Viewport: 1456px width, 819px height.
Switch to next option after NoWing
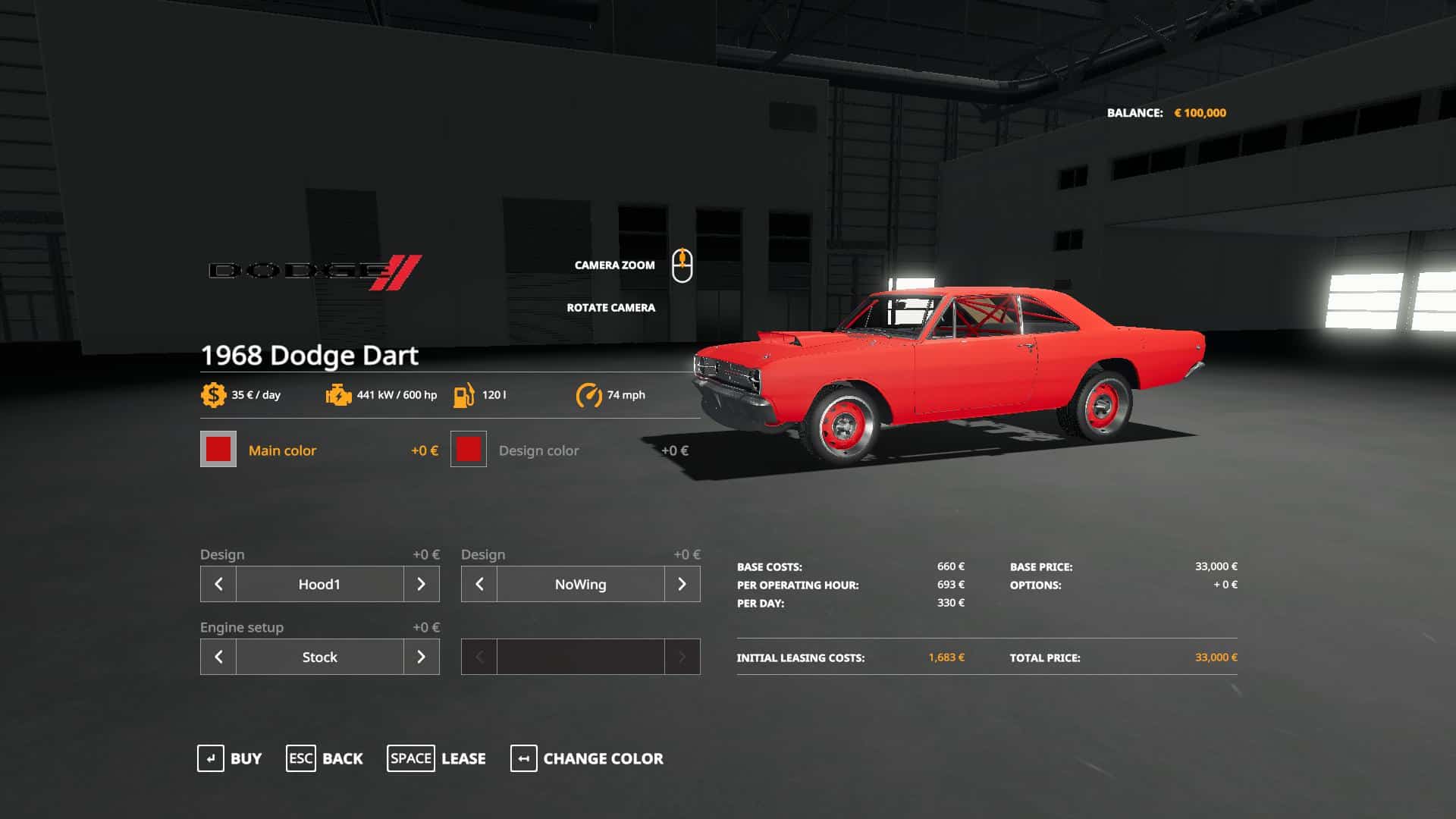click(x=682, y=584)
